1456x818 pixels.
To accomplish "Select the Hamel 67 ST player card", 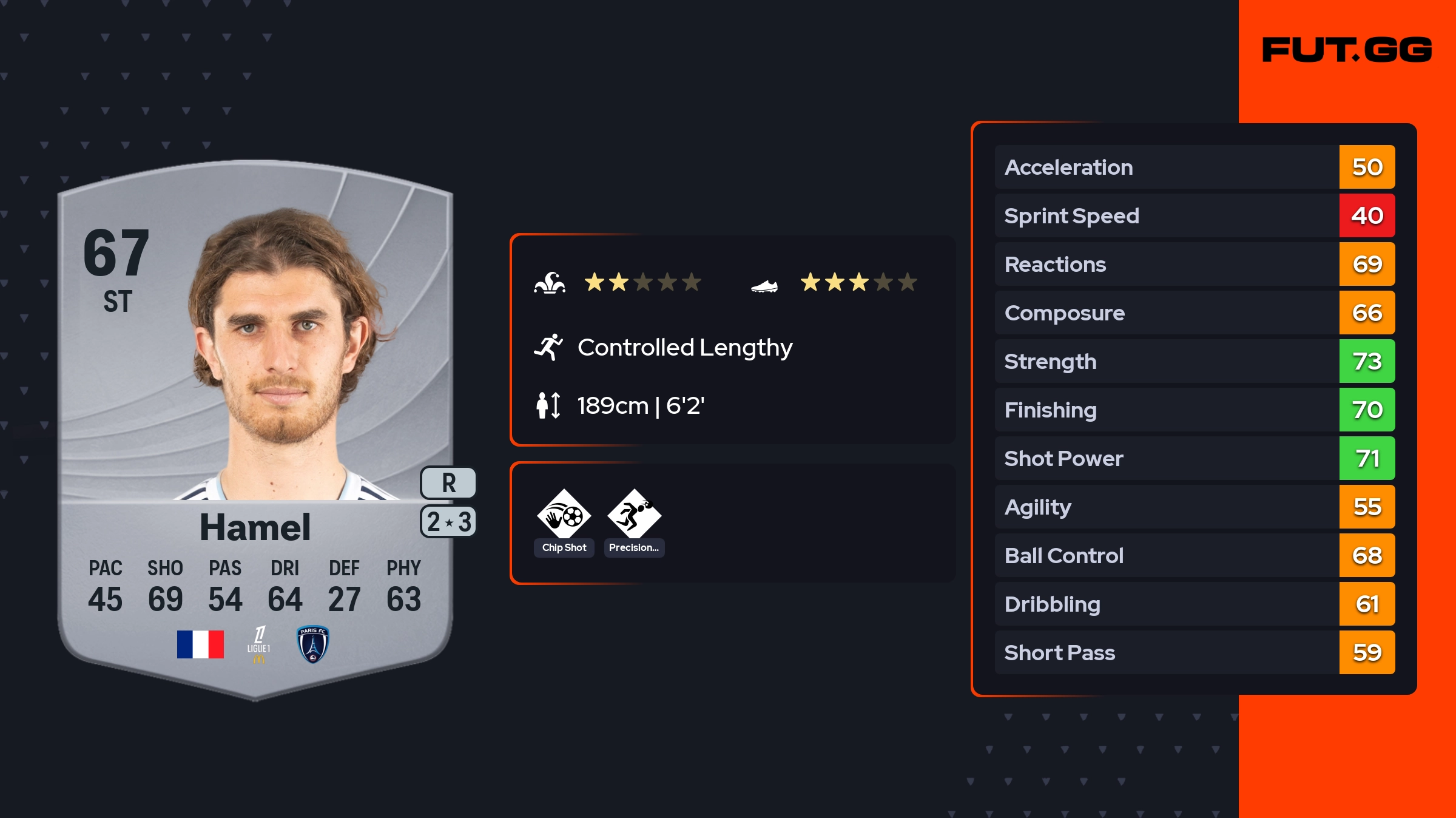I will (x=255, y=431).
